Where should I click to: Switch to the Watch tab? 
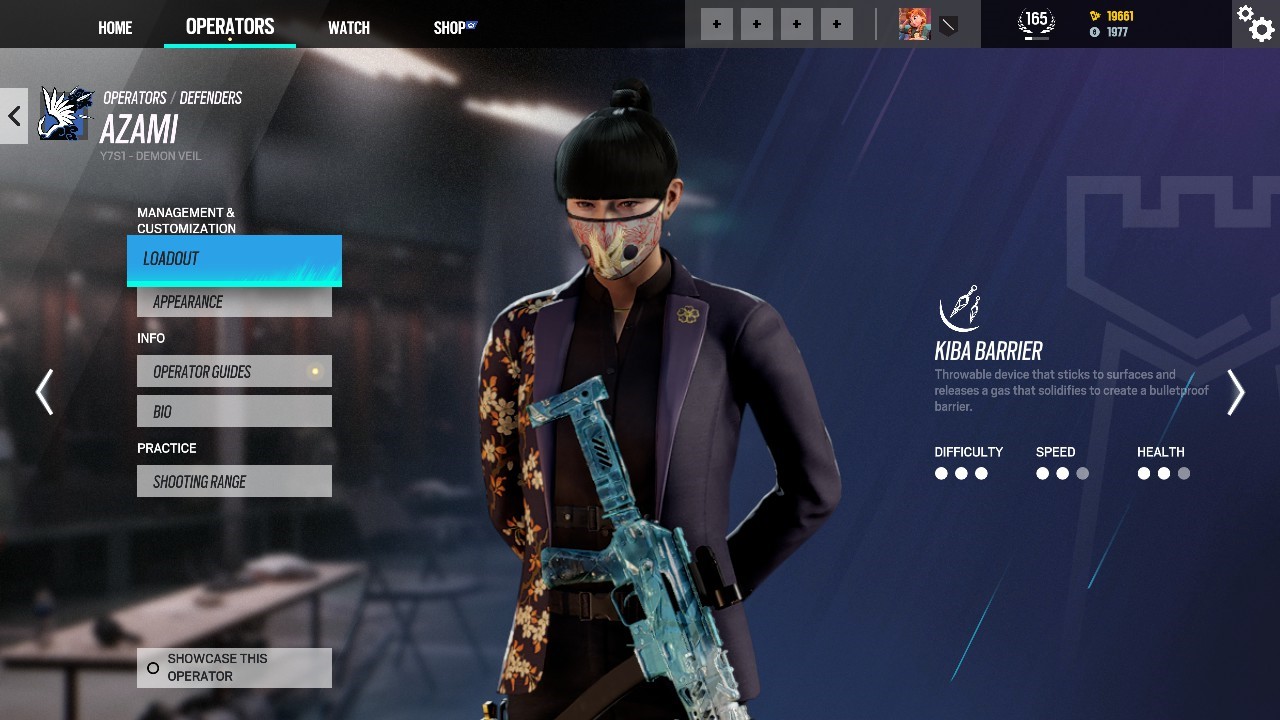[x=349, y=28]
